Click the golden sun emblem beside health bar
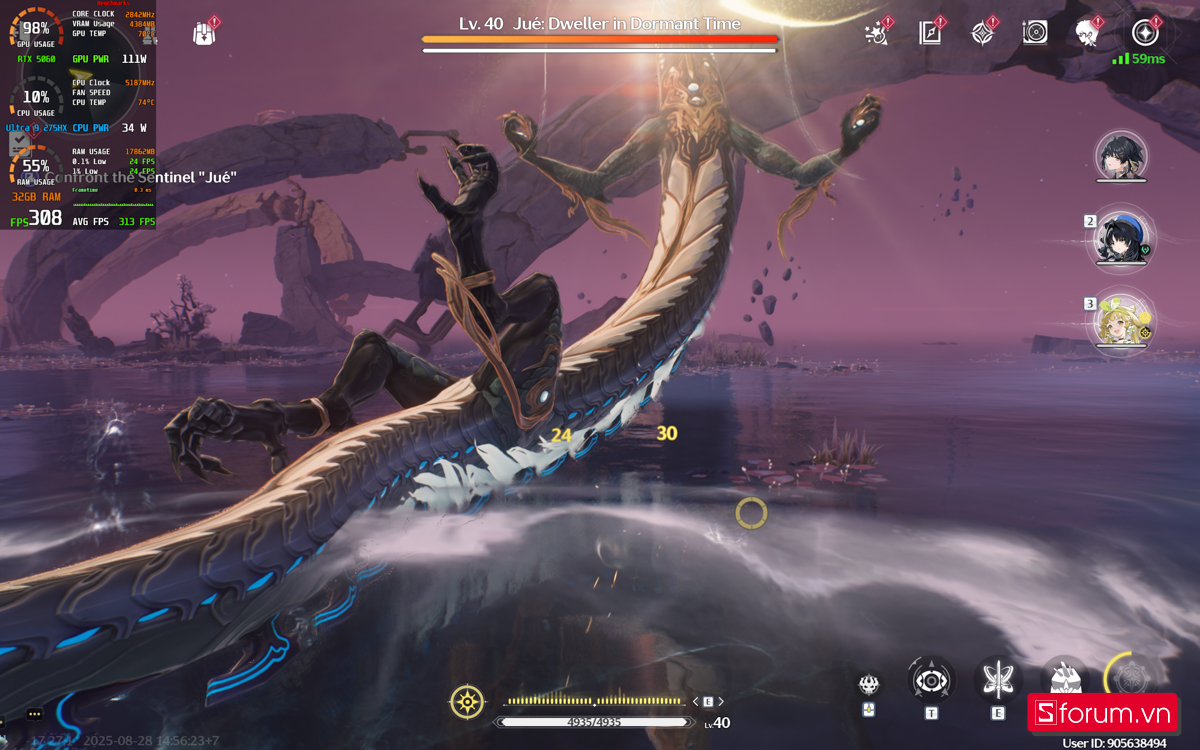1200x750 pixels. click(x=467, y=702)
